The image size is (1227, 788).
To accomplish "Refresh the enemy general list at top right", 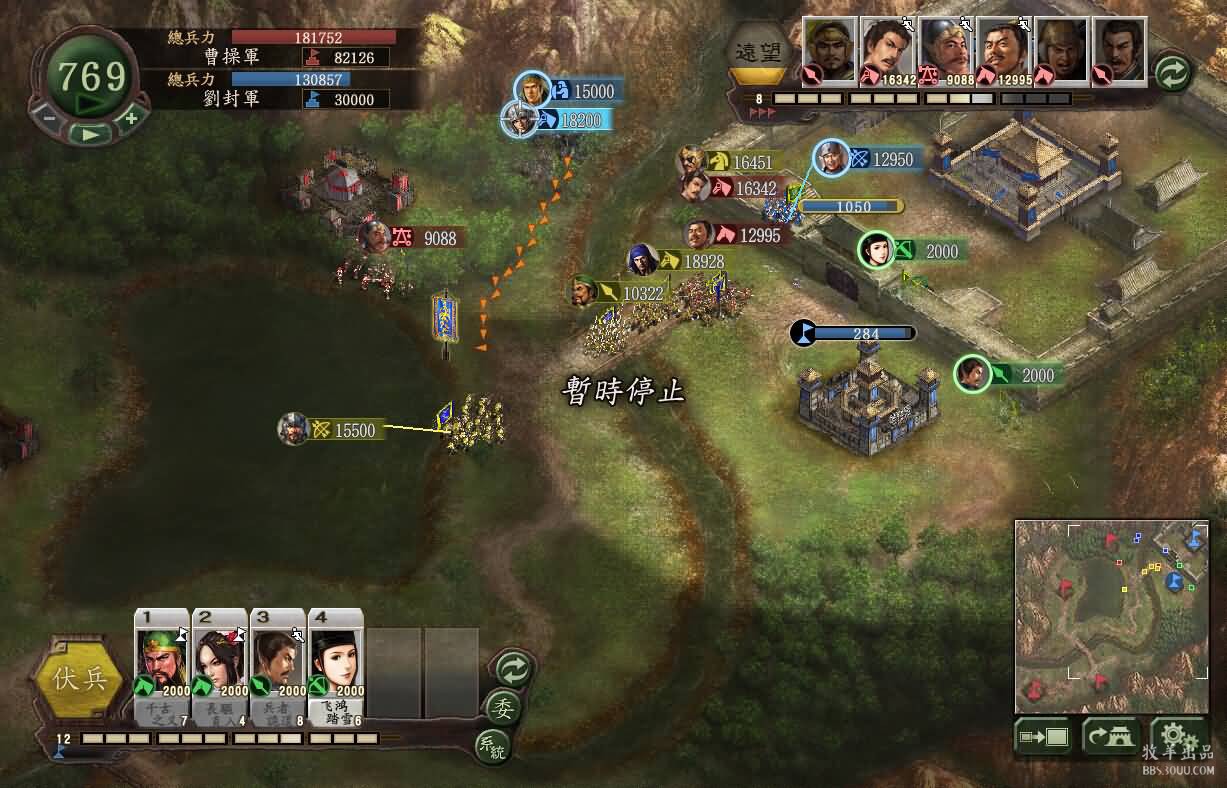I will coord(1172,72).
